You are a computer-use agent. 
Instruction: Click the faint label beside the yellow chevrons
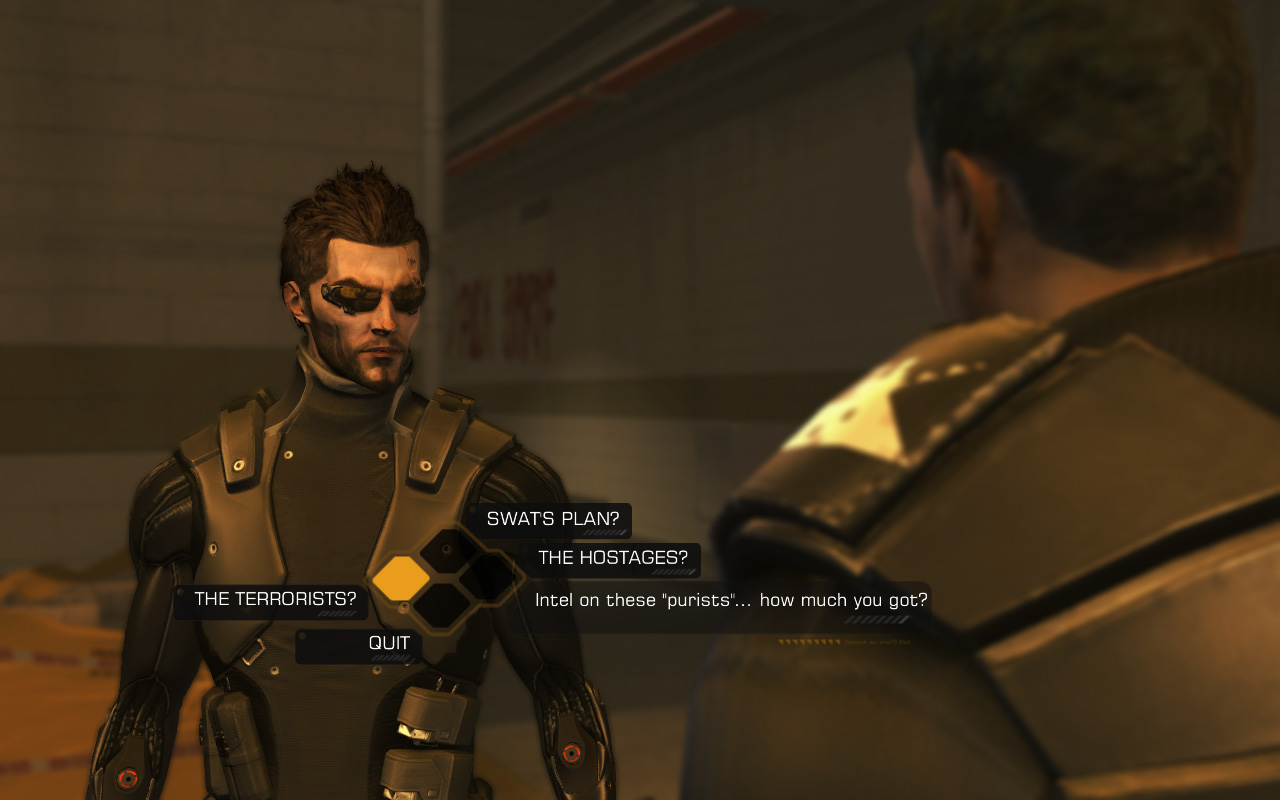pyautogui.click(x=876, y=643)
